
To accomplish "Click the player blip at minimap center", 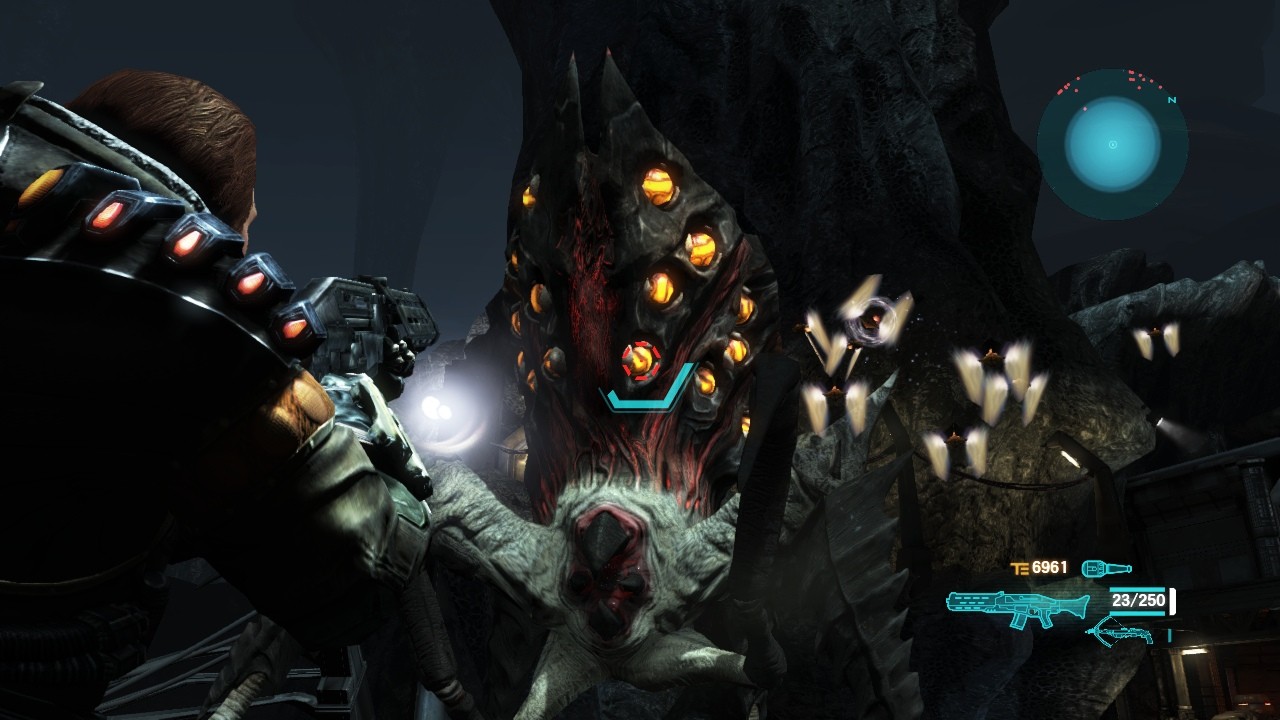I will (1112, 145).
